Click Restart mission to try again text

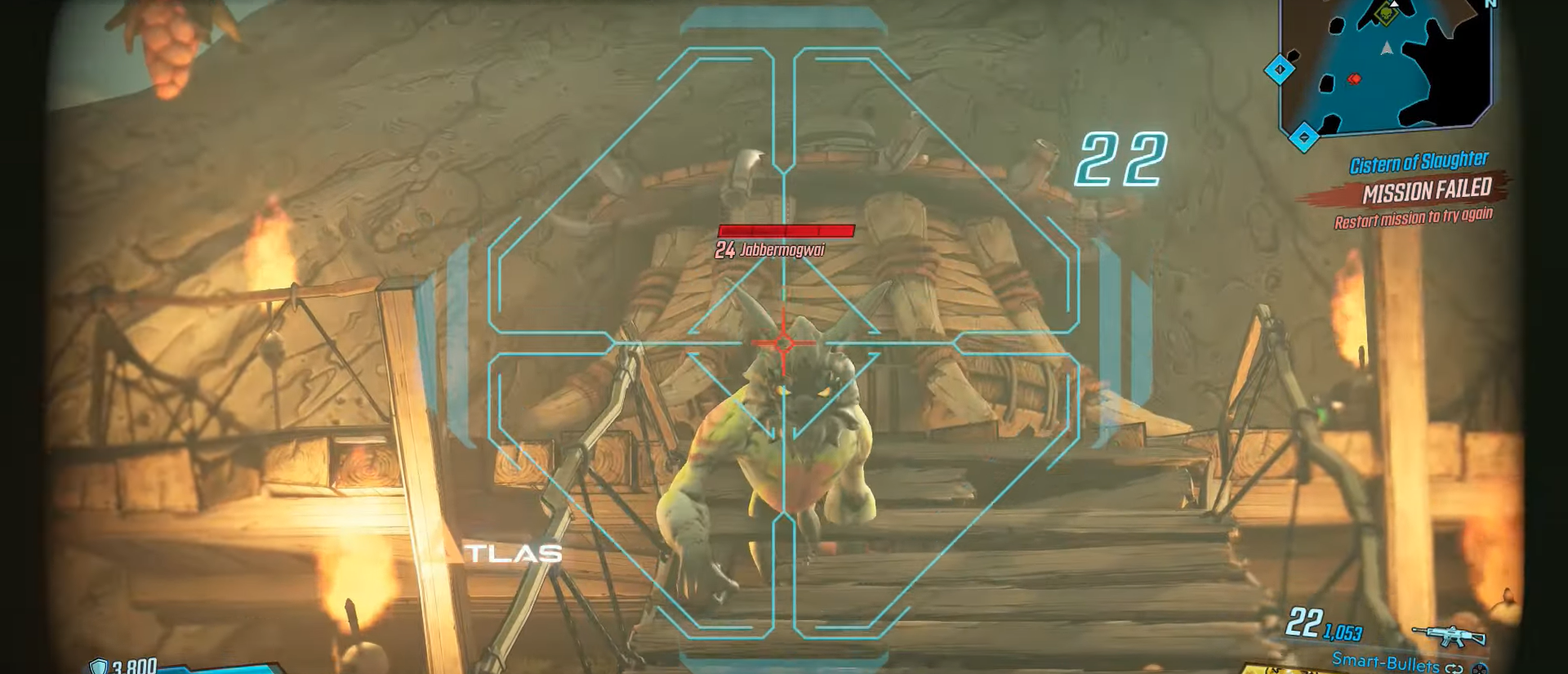1414,216
